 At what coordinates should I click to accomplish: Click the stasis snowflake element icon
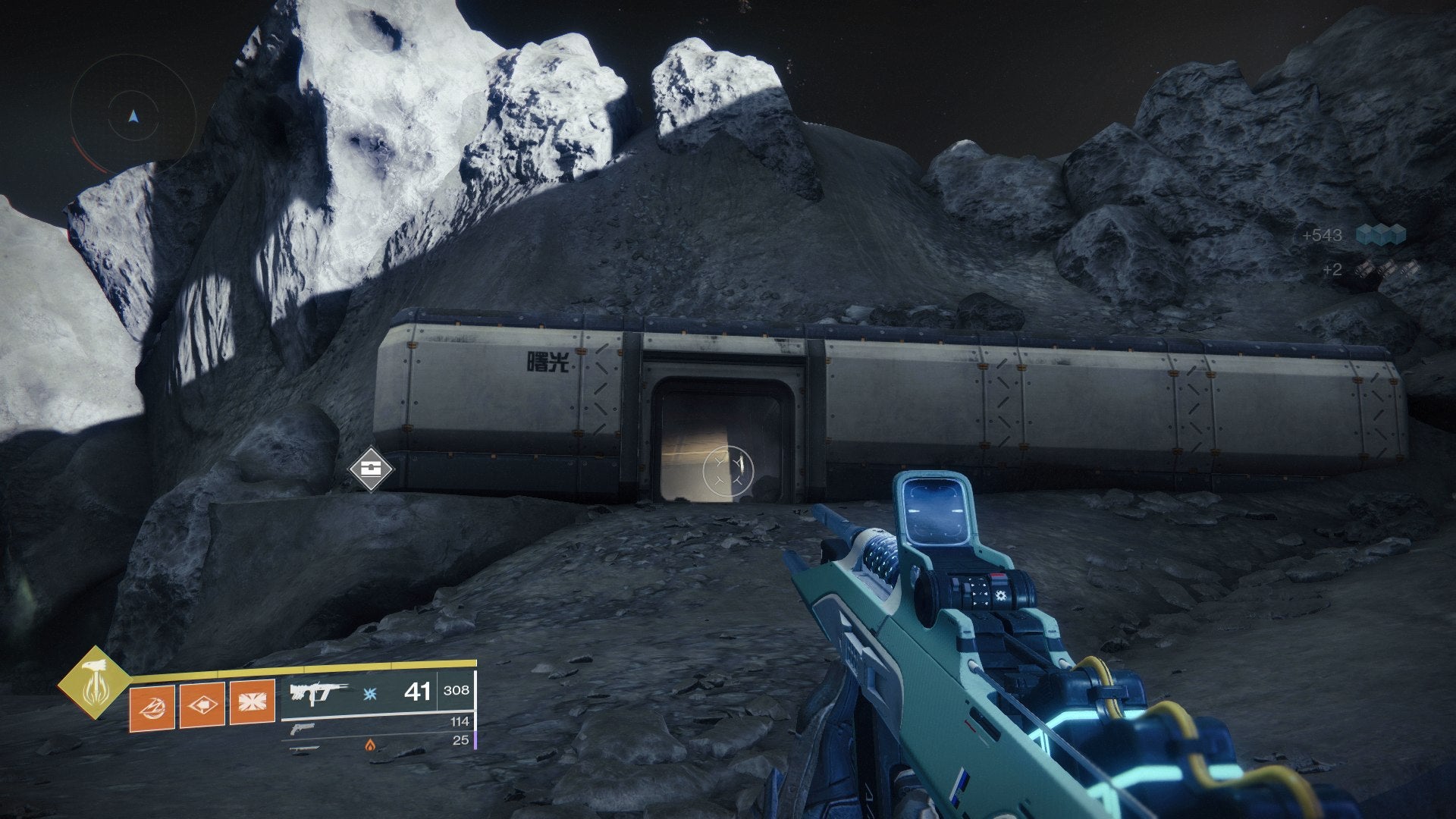tap(369, 692)
